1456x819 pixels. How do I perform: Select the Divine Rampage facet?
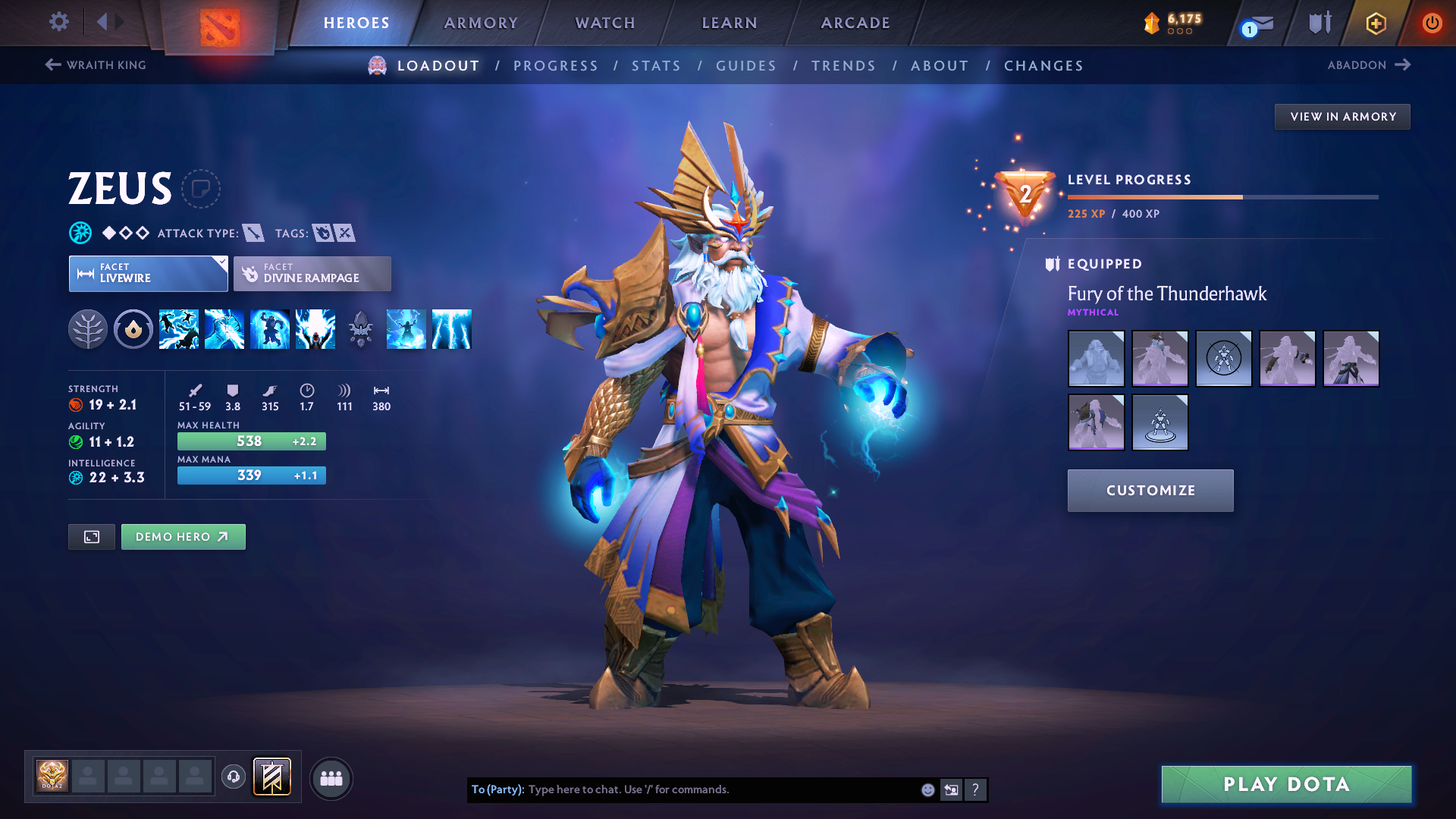coord(312,273)
